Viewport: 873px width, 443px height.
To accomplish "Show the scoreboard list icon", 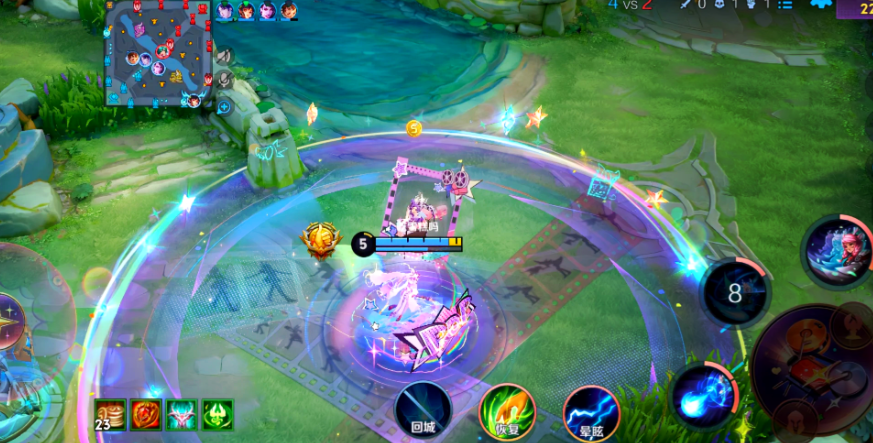I will tap(785, 5).
